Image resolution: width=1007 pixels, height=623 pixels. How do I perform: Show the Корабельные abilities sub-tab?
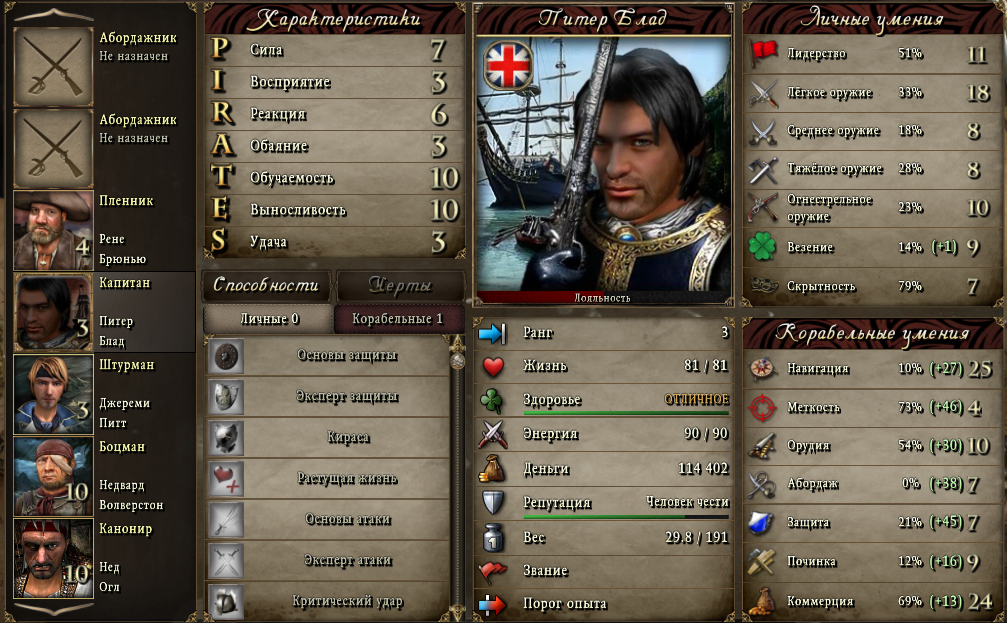(398, 319)
